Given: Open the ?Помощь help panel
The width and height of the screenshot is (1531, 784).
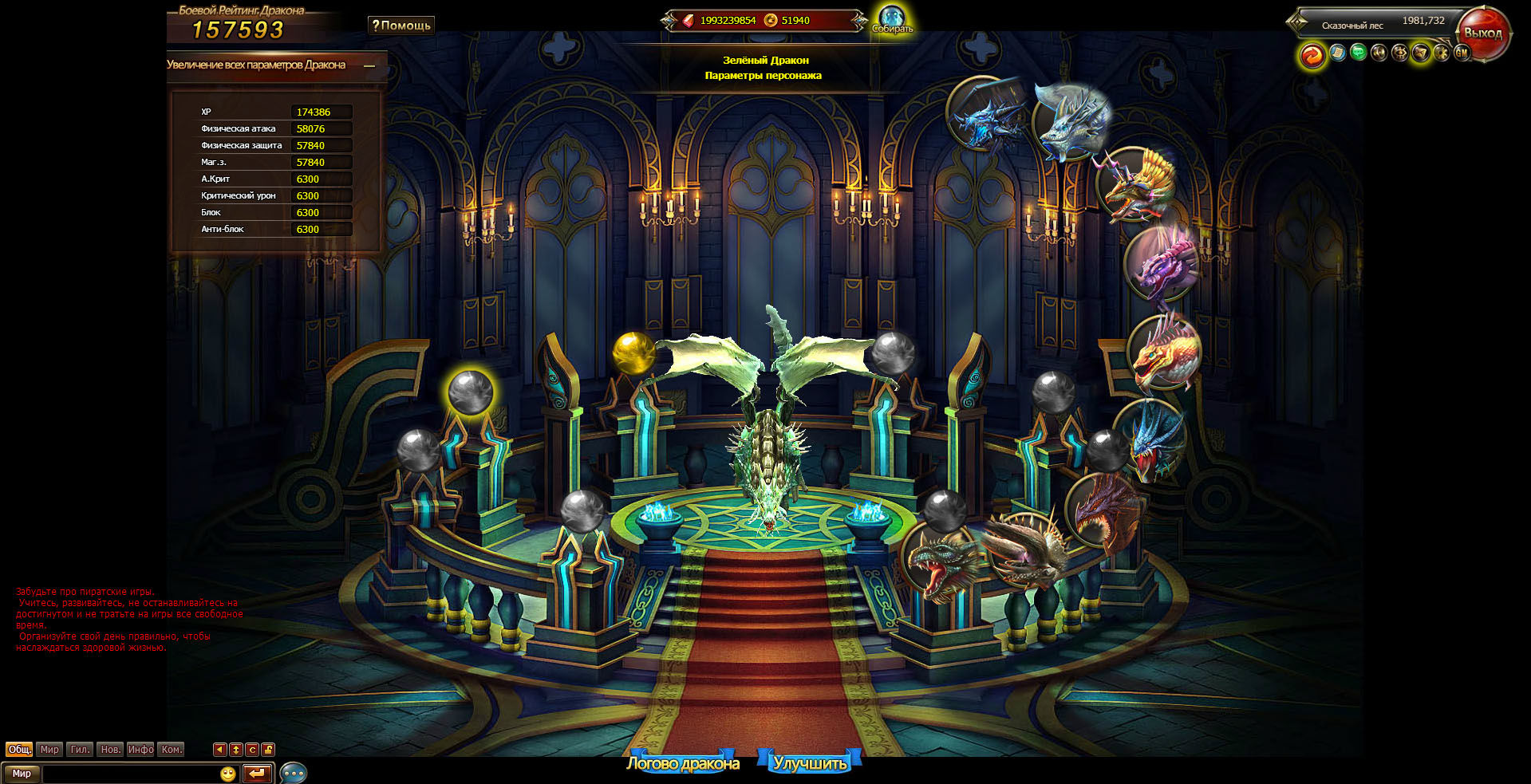Looking at the screenshot, I should click(401, 26).
